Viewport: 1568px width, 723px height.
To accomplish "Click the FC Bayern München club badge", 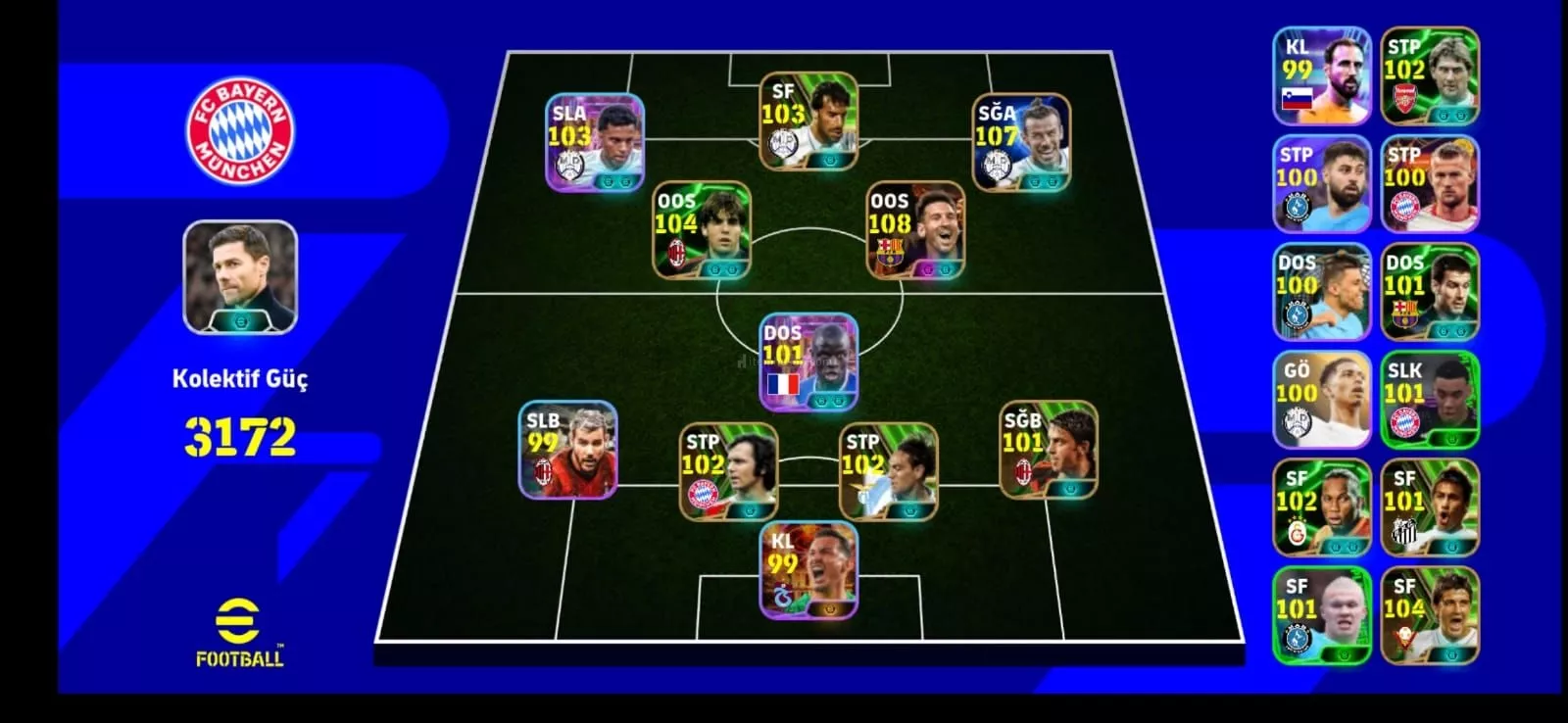I will pyautogui.click(x=240, y=132).
